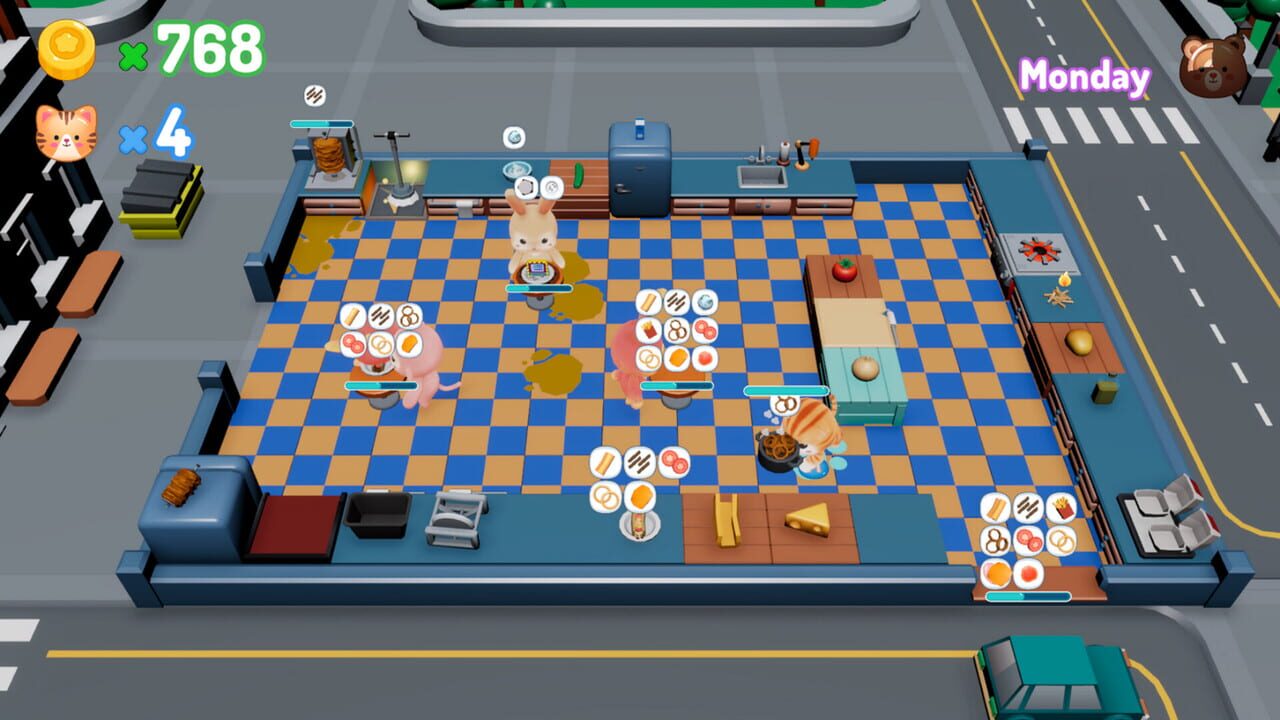Image resolution: width=1280 pixels, height=720 pixels.
Task: Toggle the red stove burner knob on the right wall
Action: (x=1037, y=247)
